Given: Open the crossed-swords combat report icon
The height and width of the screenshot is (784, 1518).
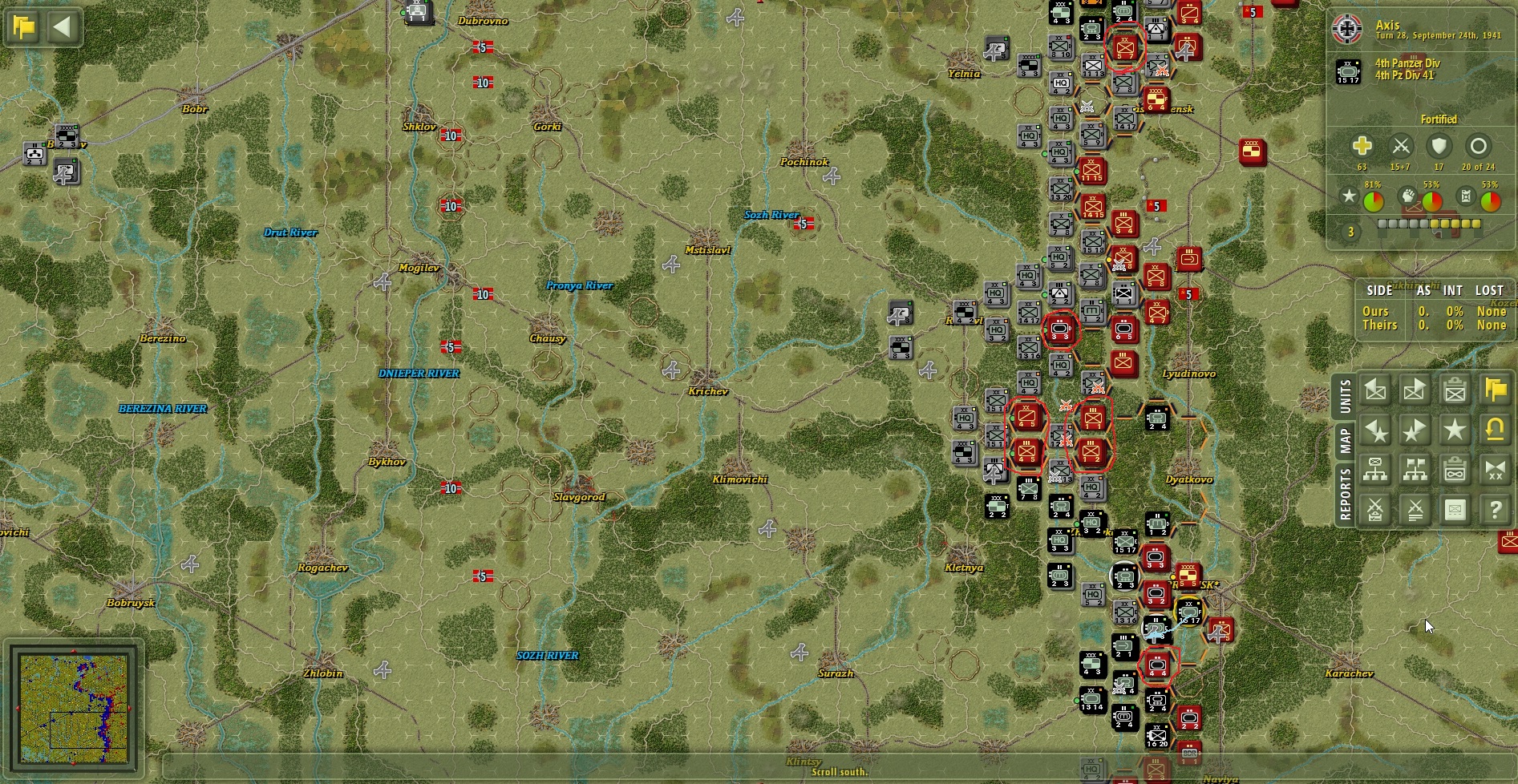Looking at the screenshot, I should click(x=1375, y=511).
